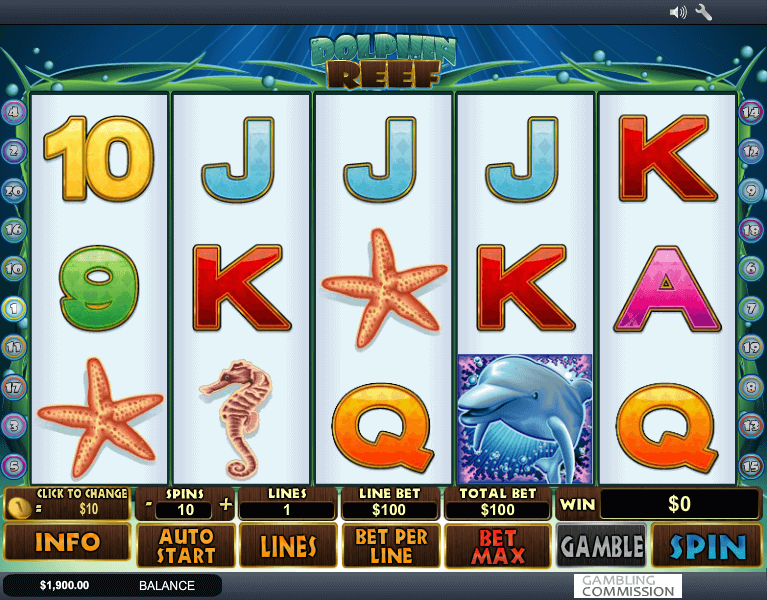Choose the GAMBLE button
The image size is (767, 600).
[601, 546]
